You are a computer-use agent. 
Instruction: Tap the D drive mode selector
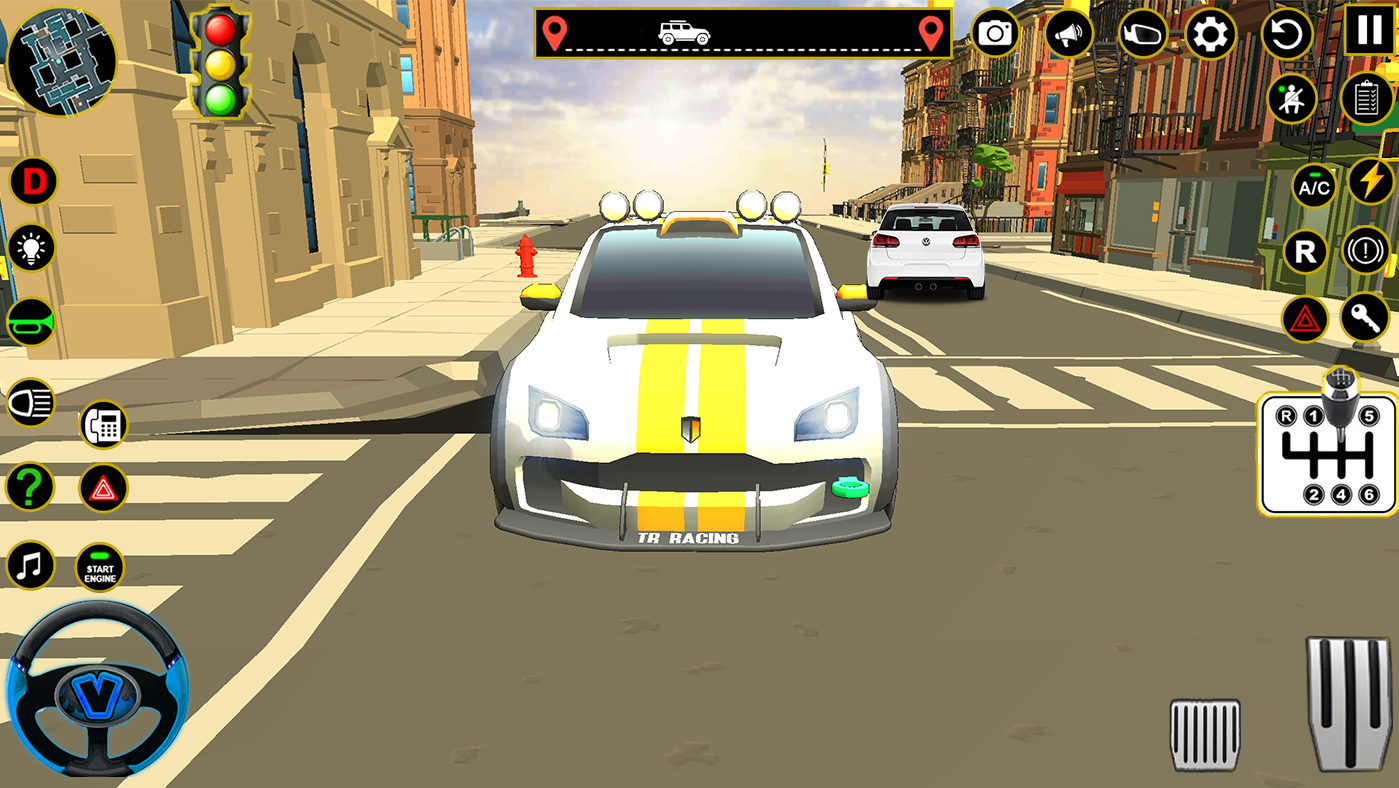pos(33,182)
